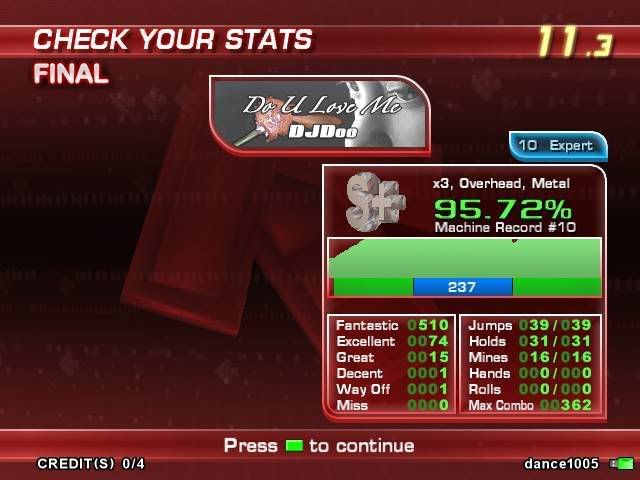The width and height of the screenshot is (640, 480).
Task: Select the Do U Love Me song banner
Action: (x=319, y=114)
